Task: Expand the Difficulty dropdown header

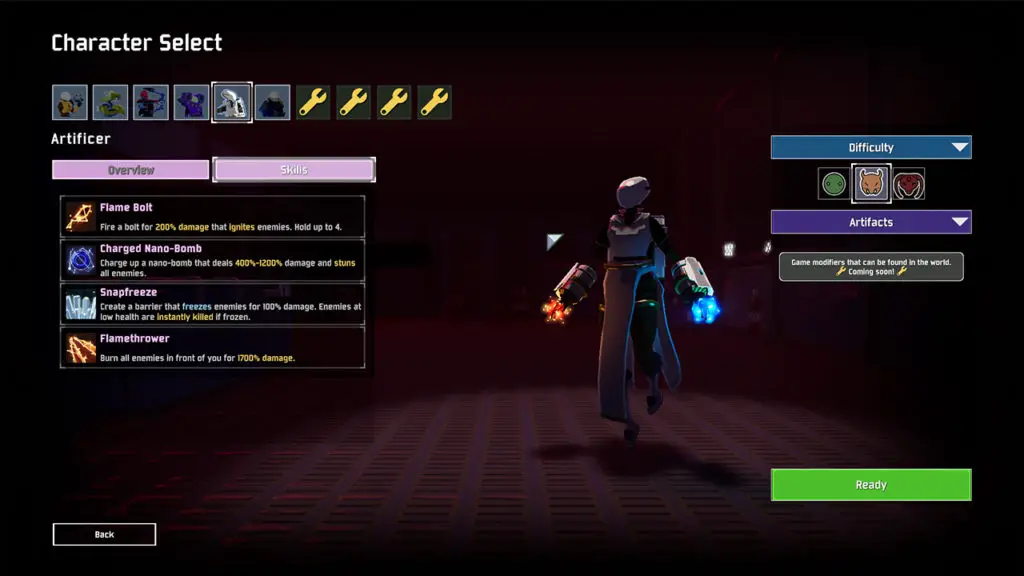Action: [870, 148]
